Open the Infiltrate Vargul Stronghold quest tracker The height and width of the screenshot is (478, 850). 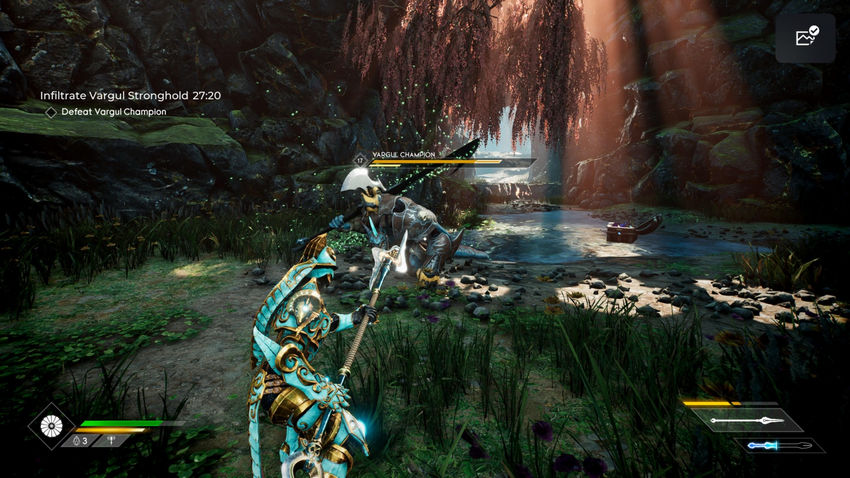click(130, 95)
